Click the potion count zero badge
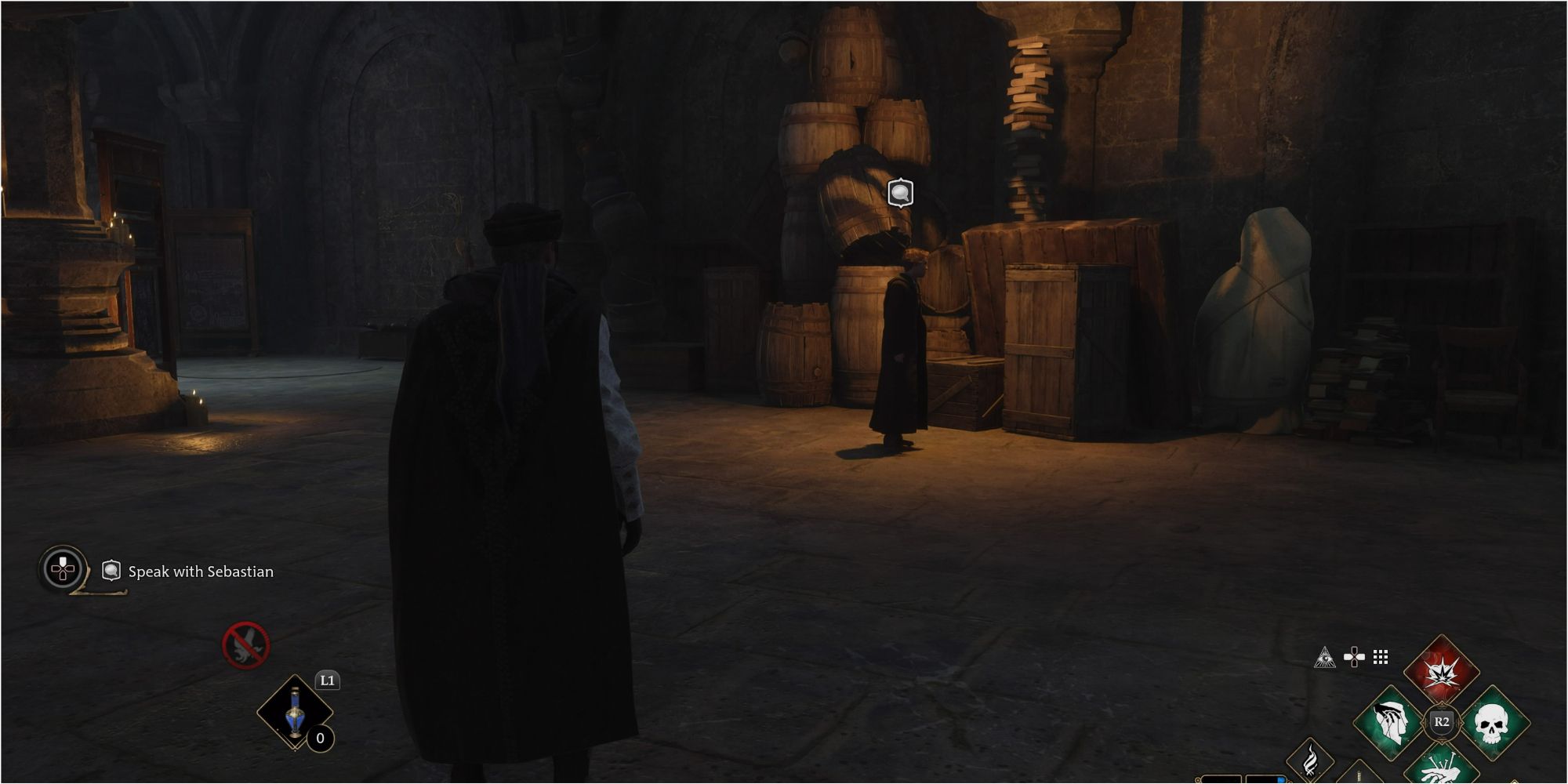Screen dimensions: 1568x784 [320, 738]
